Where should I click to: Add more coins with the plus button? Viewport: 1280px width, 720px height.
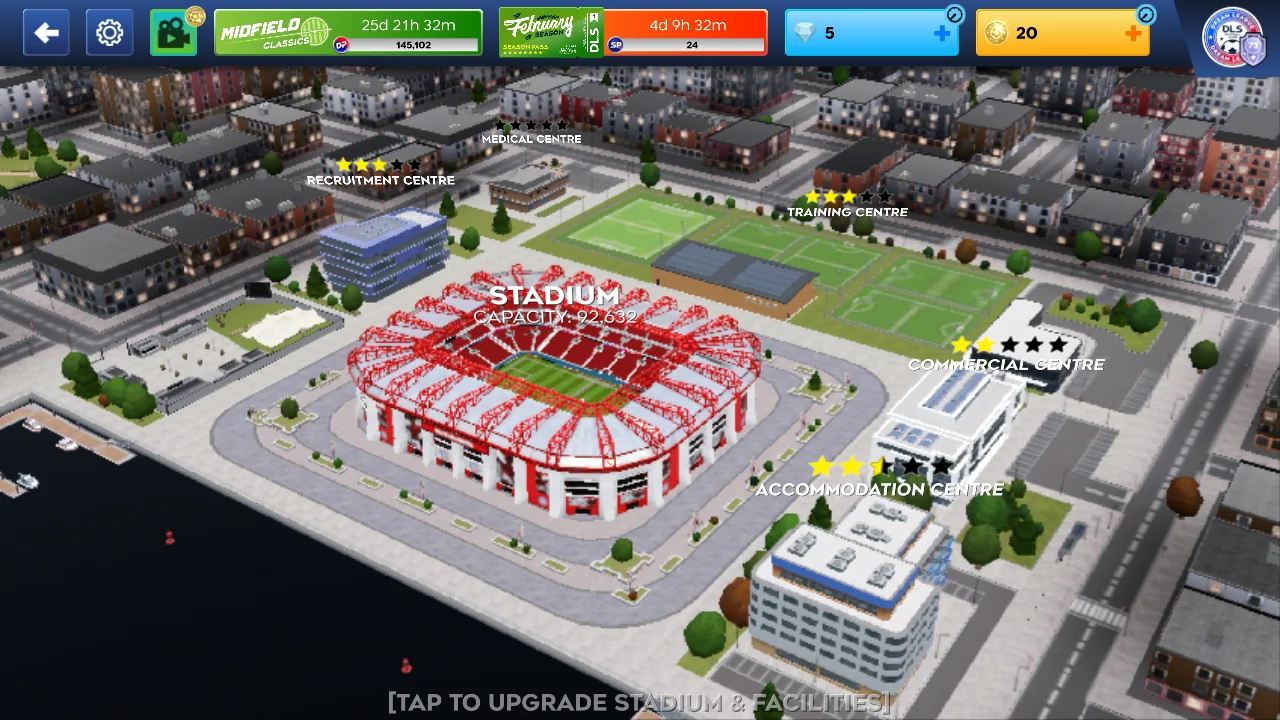[1132, 34]
